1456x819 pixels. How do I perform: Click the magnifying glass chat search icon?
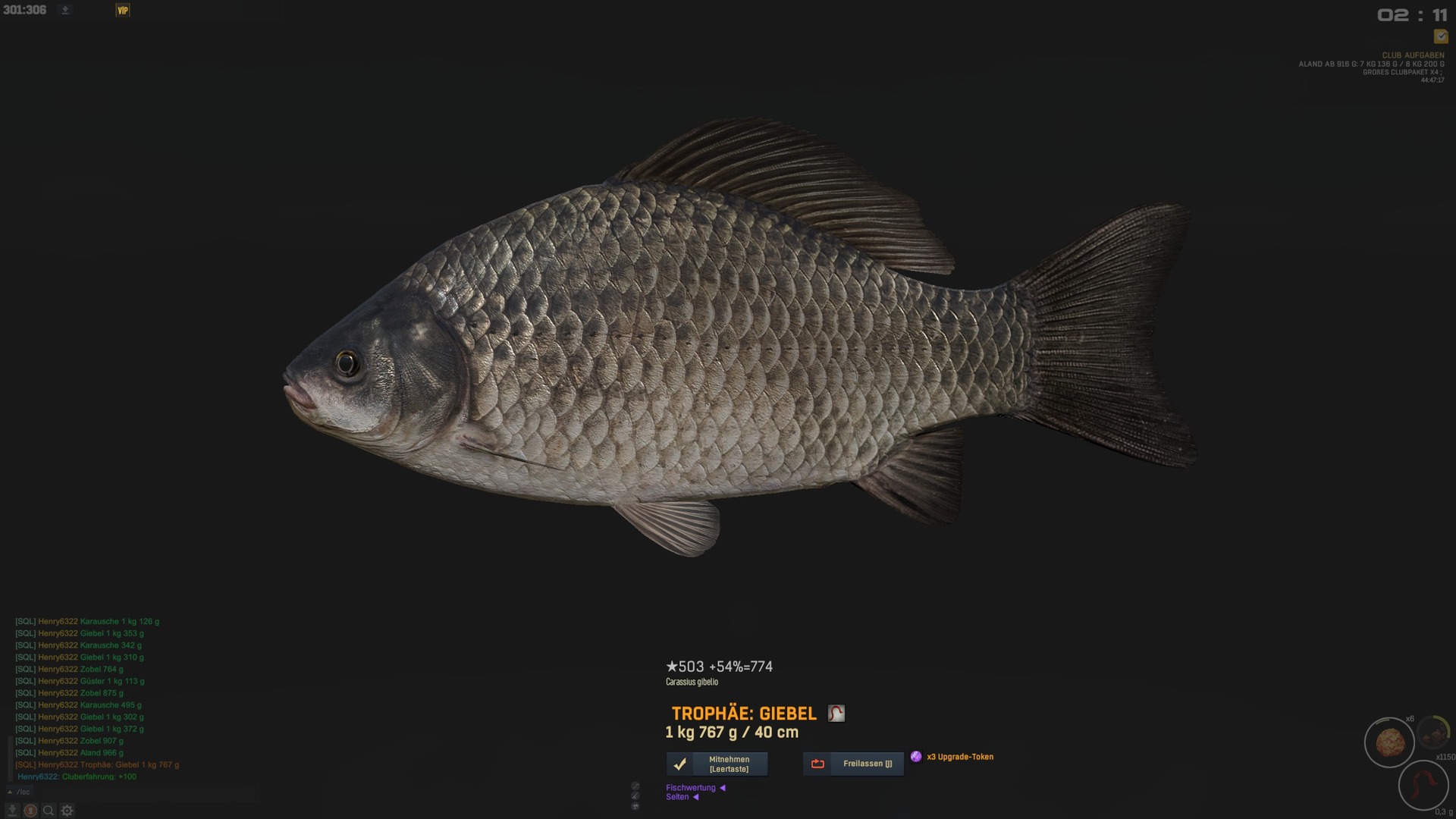click(49, 811)
